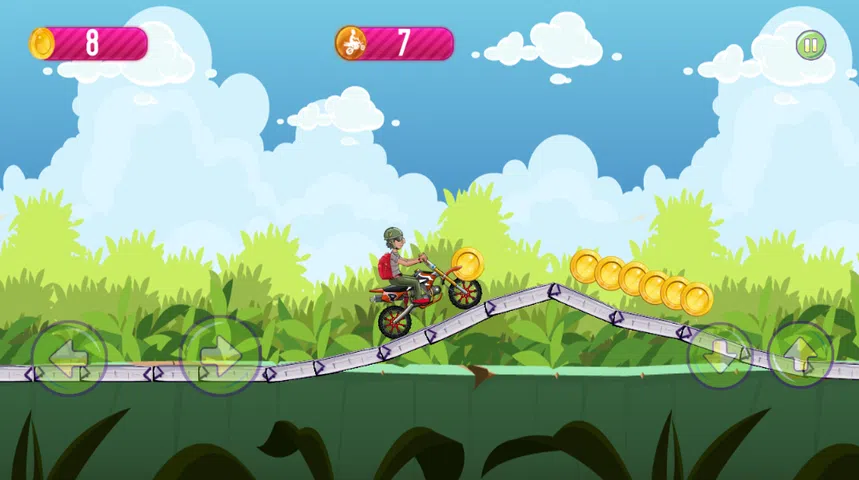Hit the down arrow control button

click(x=720, y=356)
